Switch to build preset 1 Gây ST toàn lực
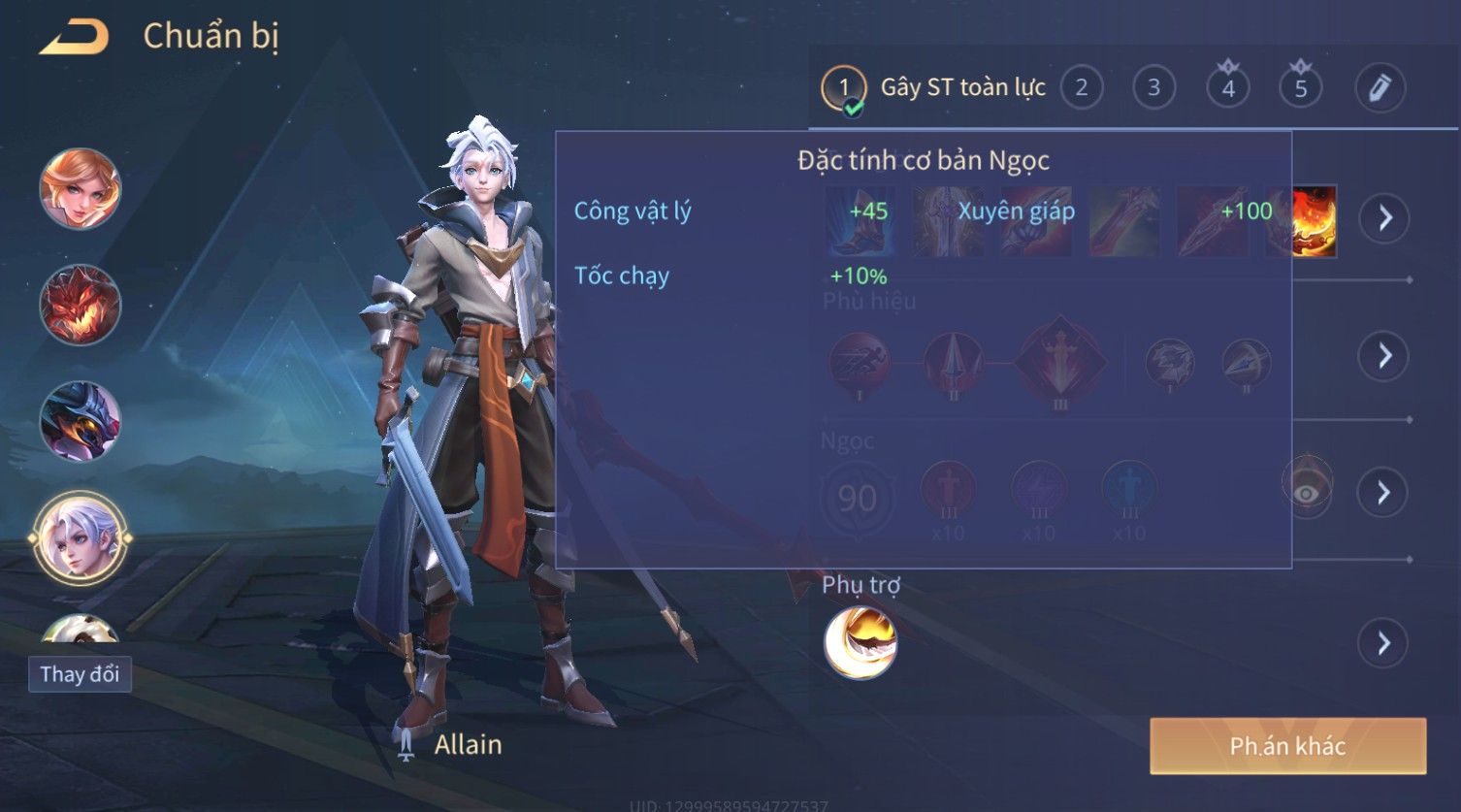 844,88
